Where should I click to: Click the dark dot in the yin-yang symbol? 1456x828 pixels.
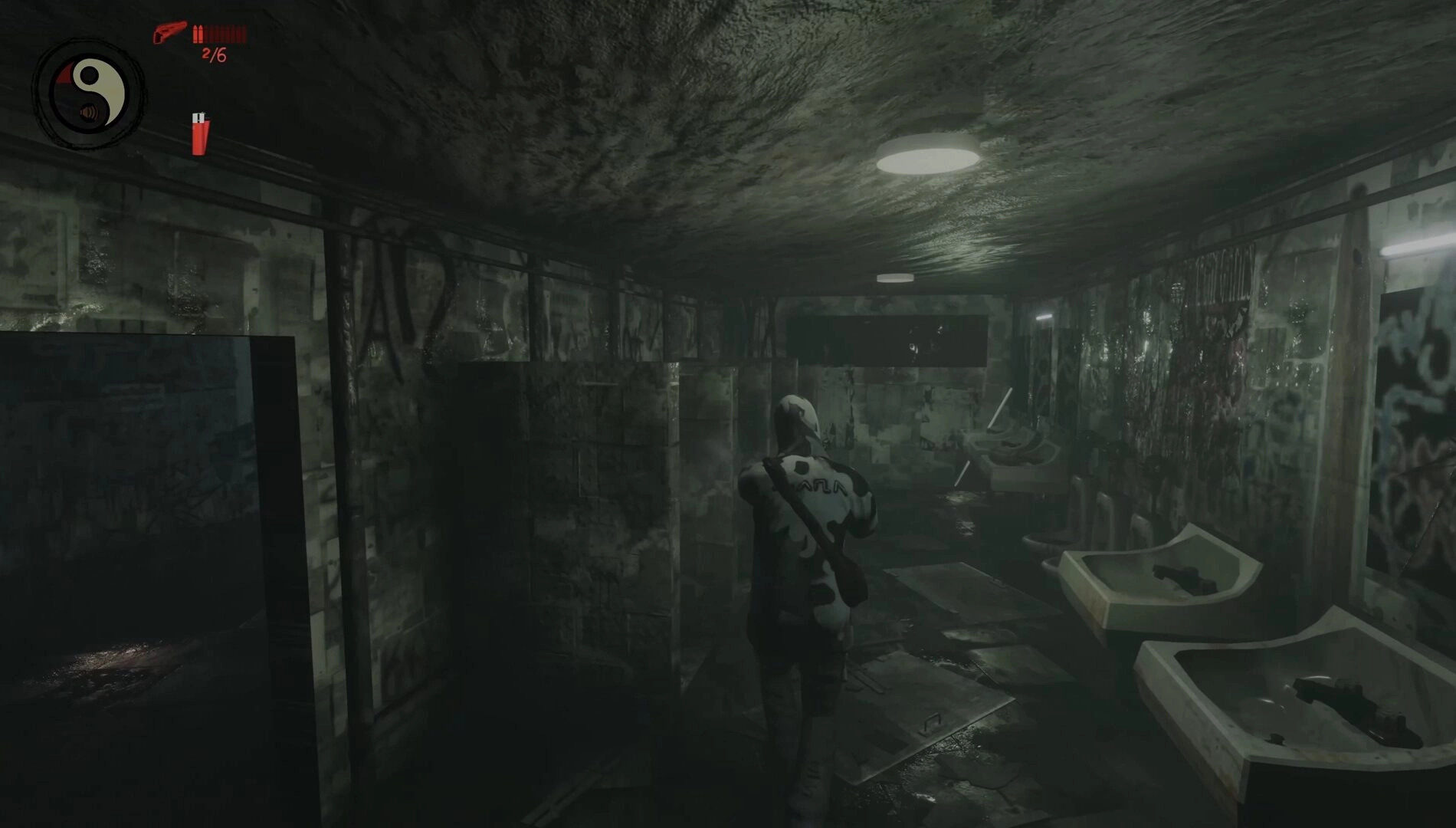(90, 74)
